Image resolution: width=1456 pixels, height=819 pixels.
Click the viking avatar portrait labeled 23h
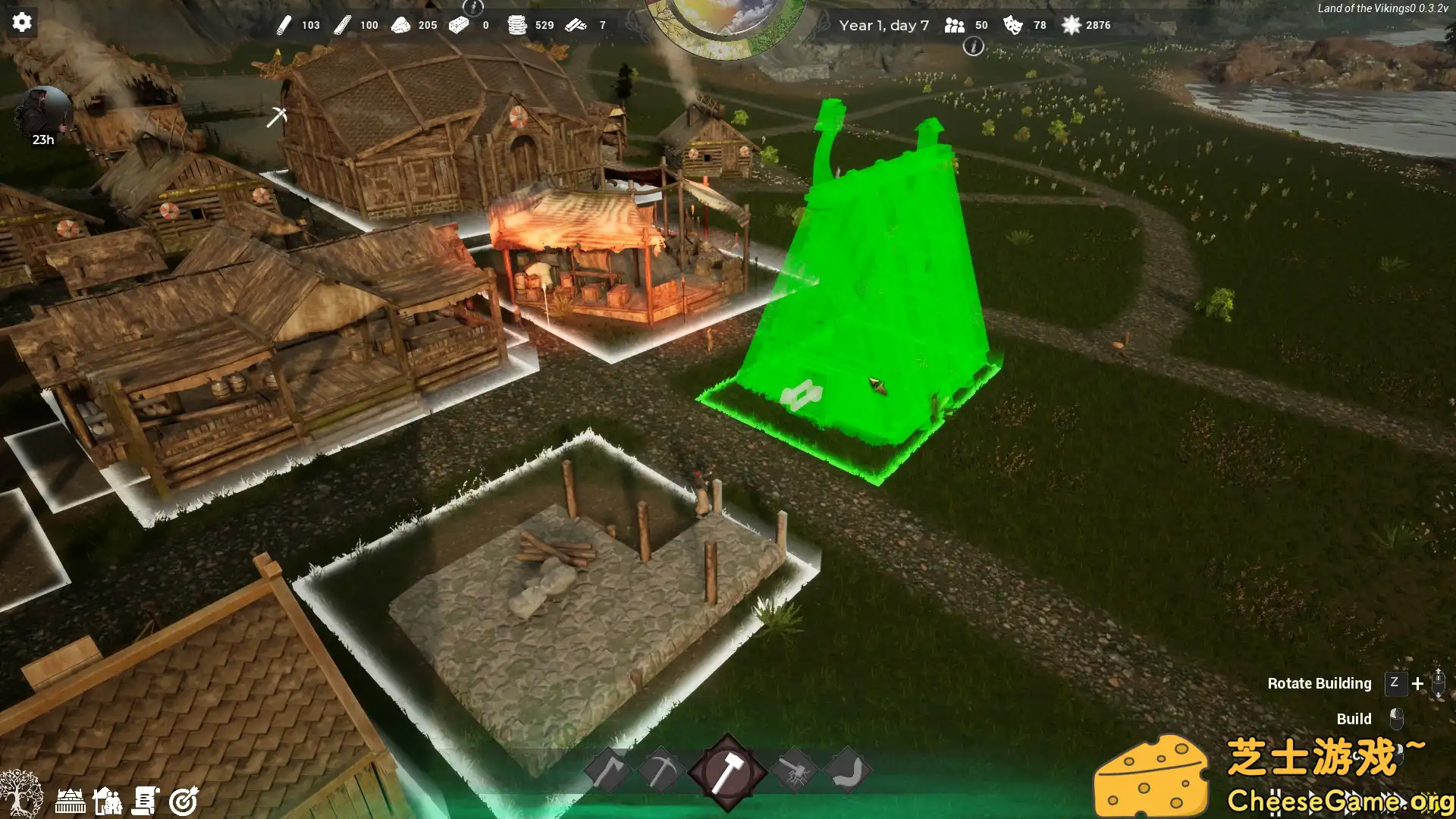(x=42, y=108)
